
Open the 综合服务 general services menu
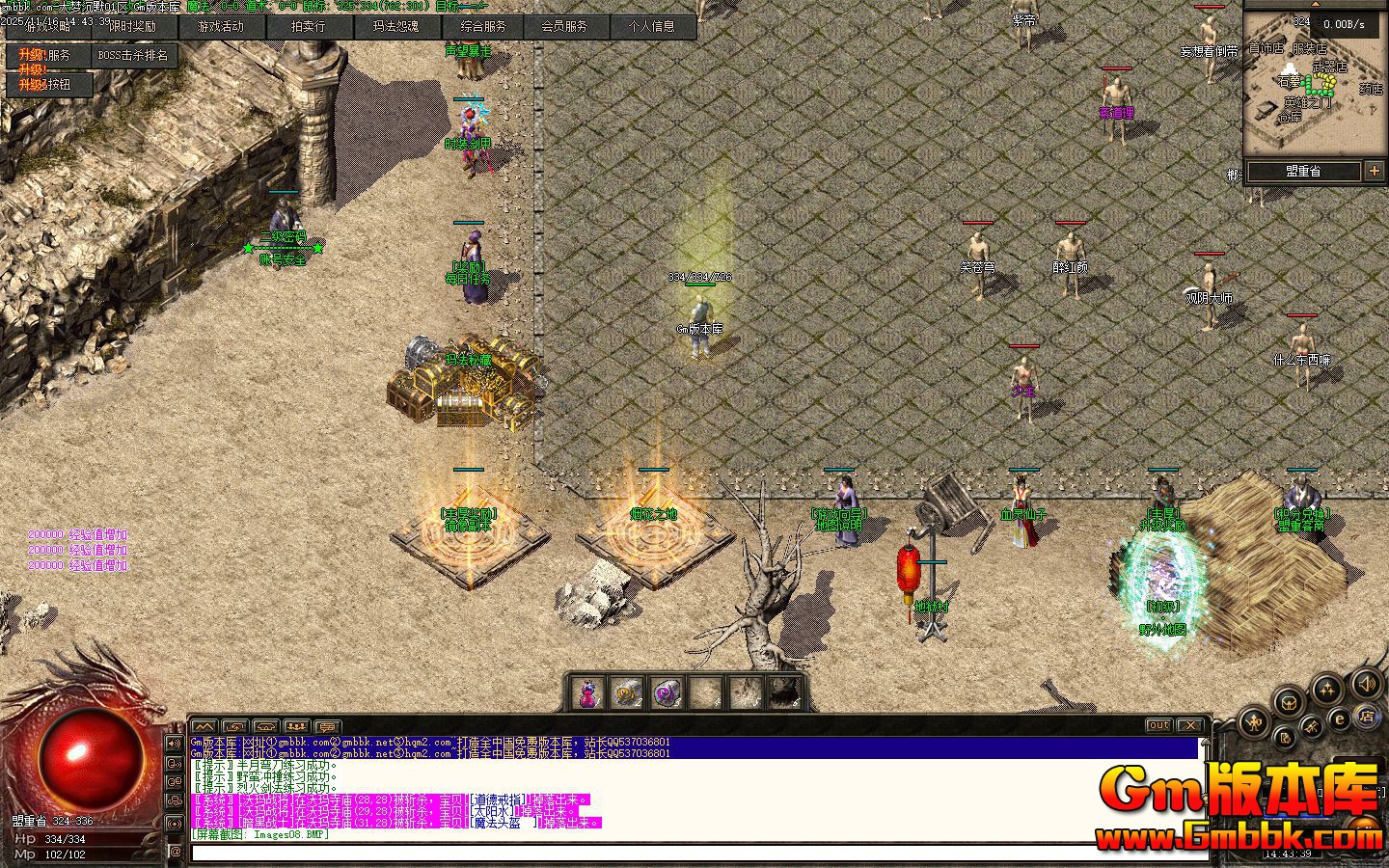[x=482, y=27]
